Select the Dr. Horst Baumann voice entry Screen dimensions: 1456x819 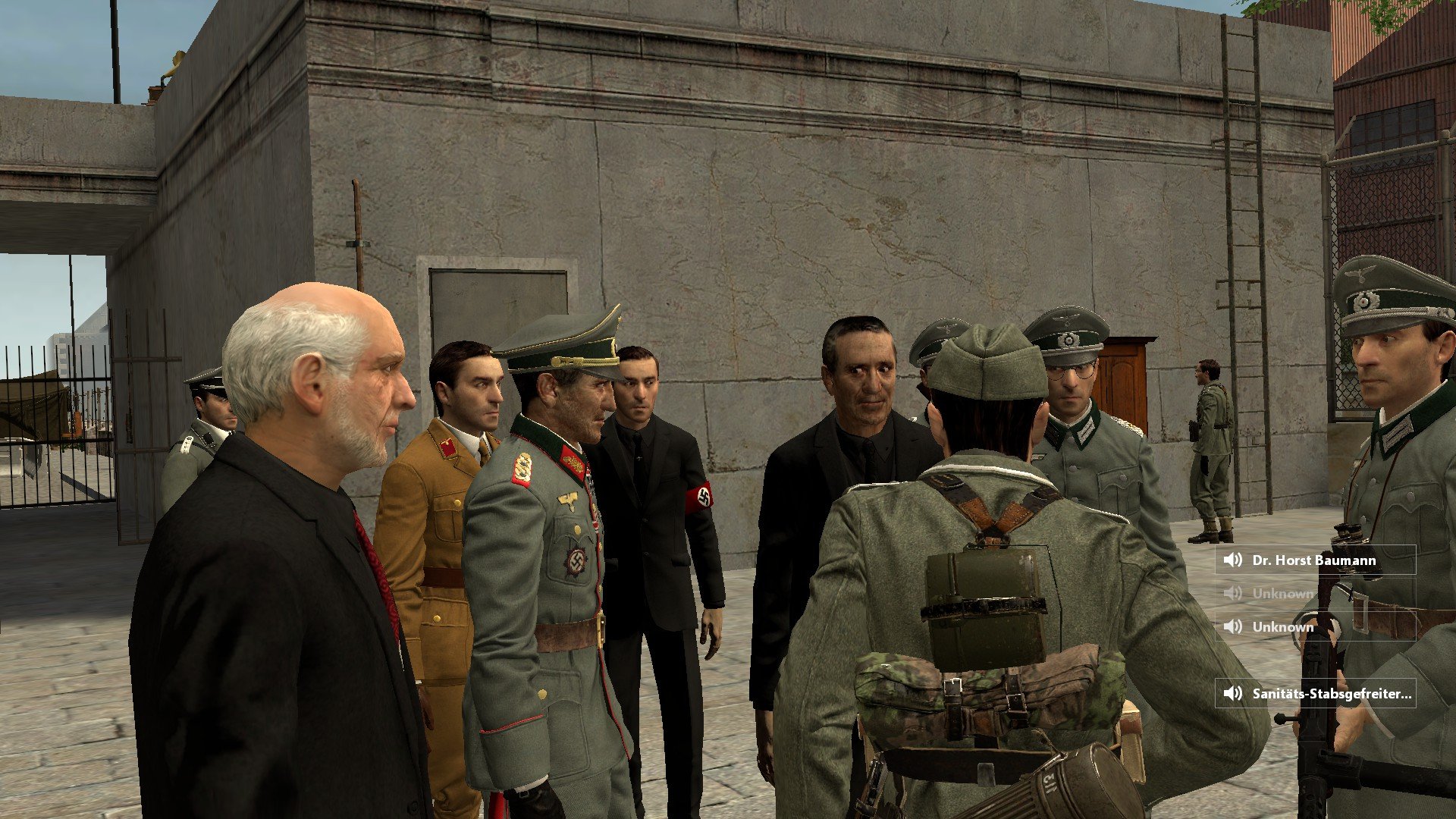click(x=1314, y=560)
